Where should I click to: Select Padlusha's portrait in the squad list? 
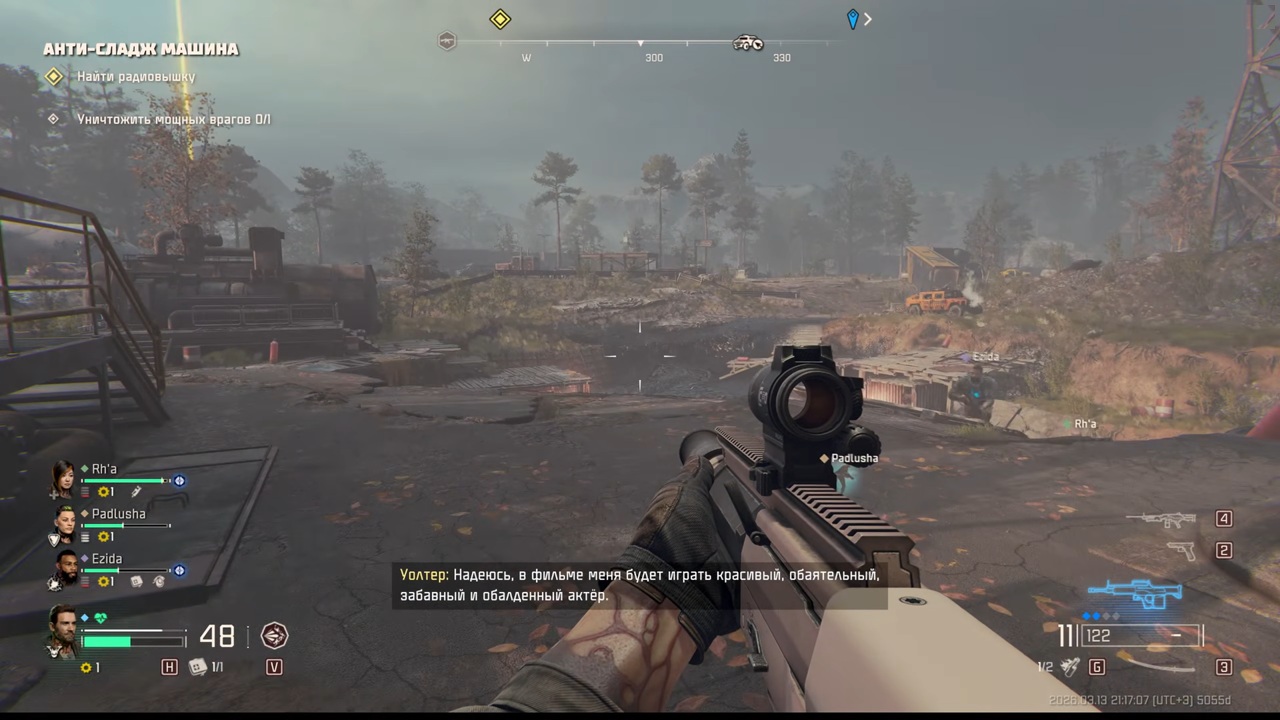pyautogui.click(x=63, y=523)
